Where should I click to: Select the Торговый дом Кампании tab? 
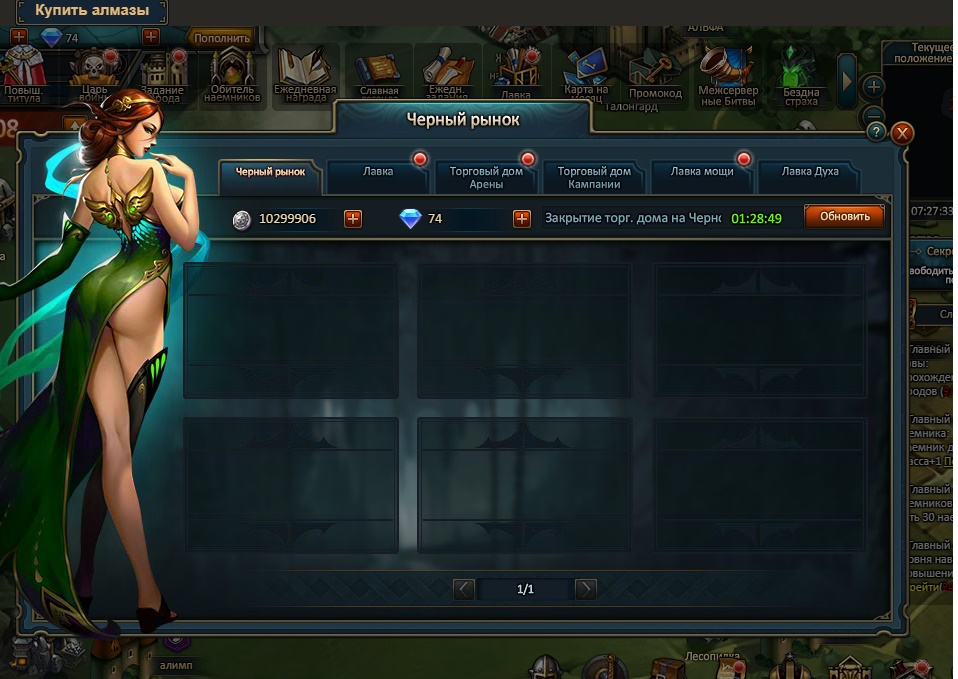[594, 177]
